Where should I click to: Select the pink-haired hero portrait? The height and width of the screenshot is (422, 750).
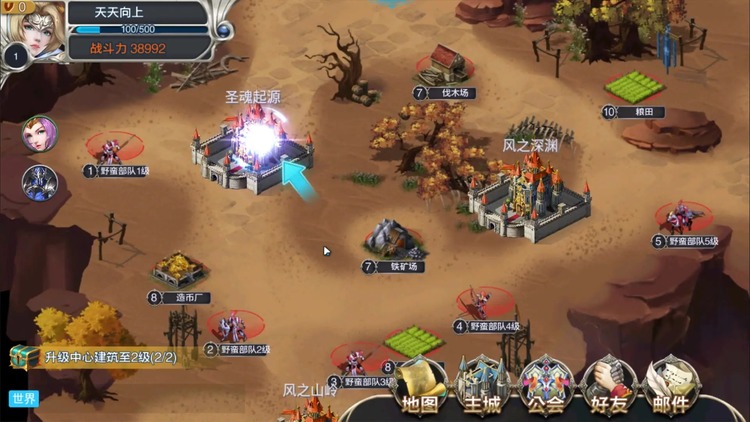click(x=39, y=134)
